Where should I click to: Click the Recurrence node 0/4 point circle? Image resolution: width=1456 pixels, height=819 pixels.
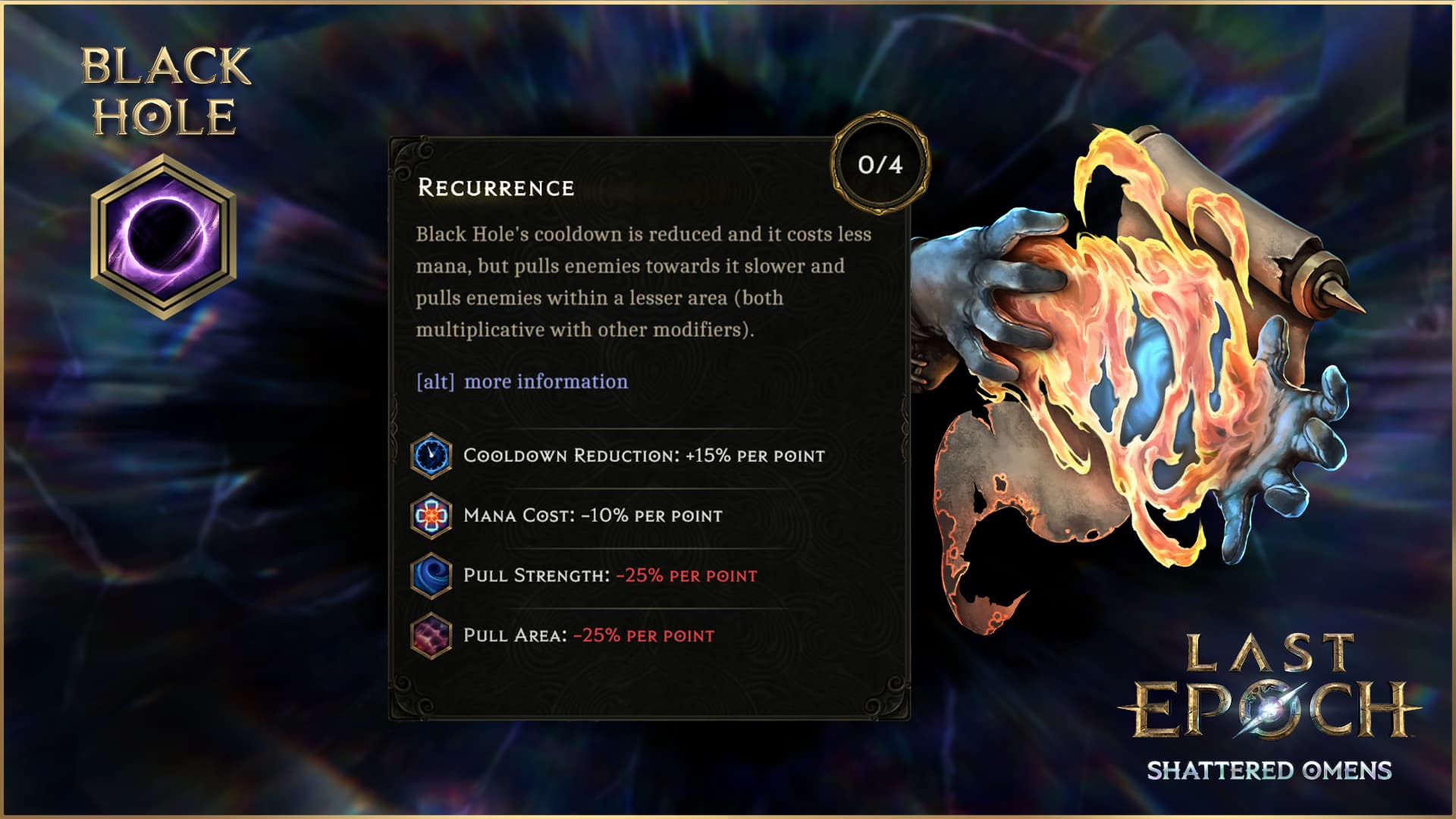(880, 164)
